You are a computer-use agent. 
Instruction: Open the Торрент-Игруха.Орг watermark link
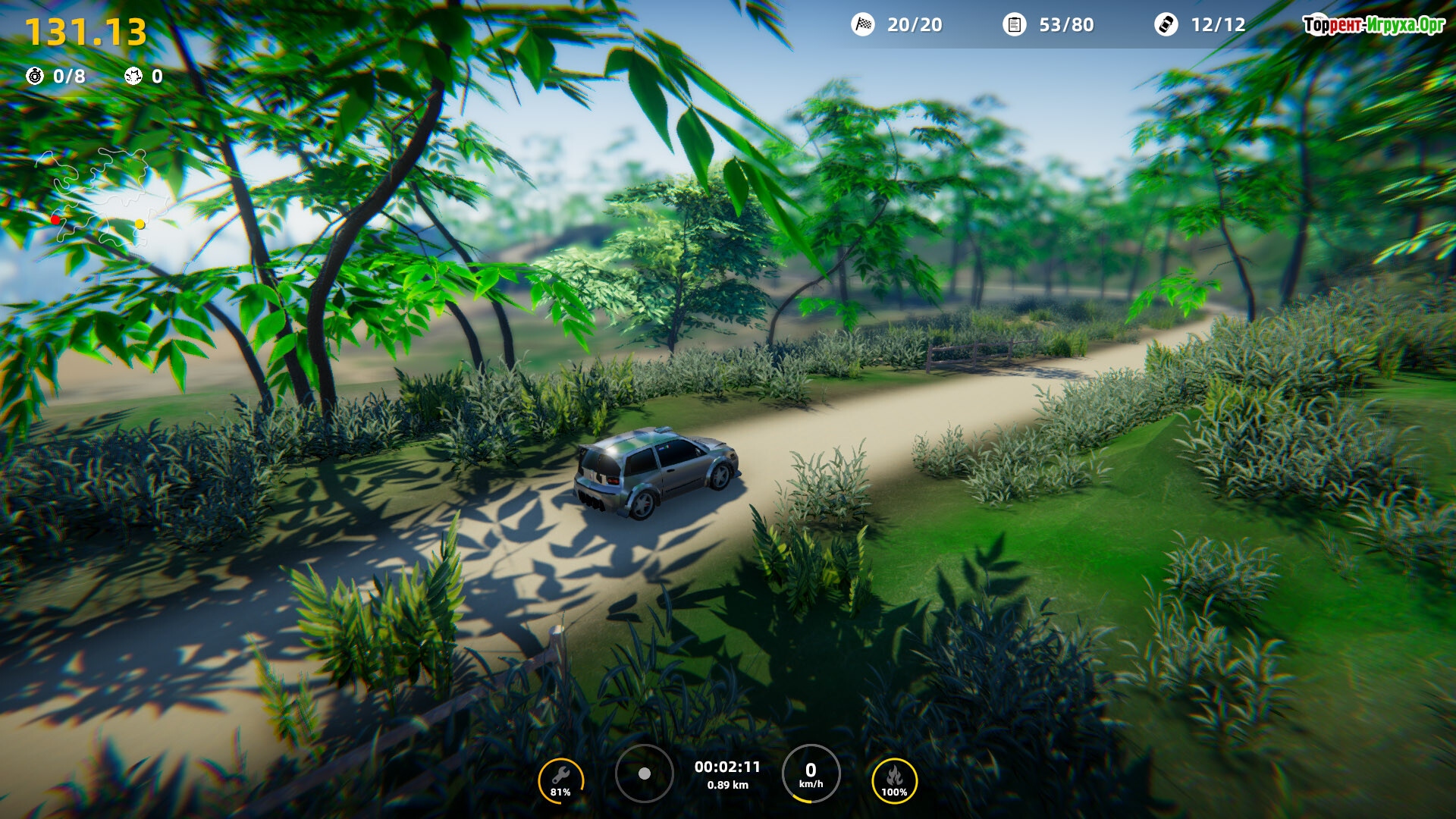(1373, 25)
